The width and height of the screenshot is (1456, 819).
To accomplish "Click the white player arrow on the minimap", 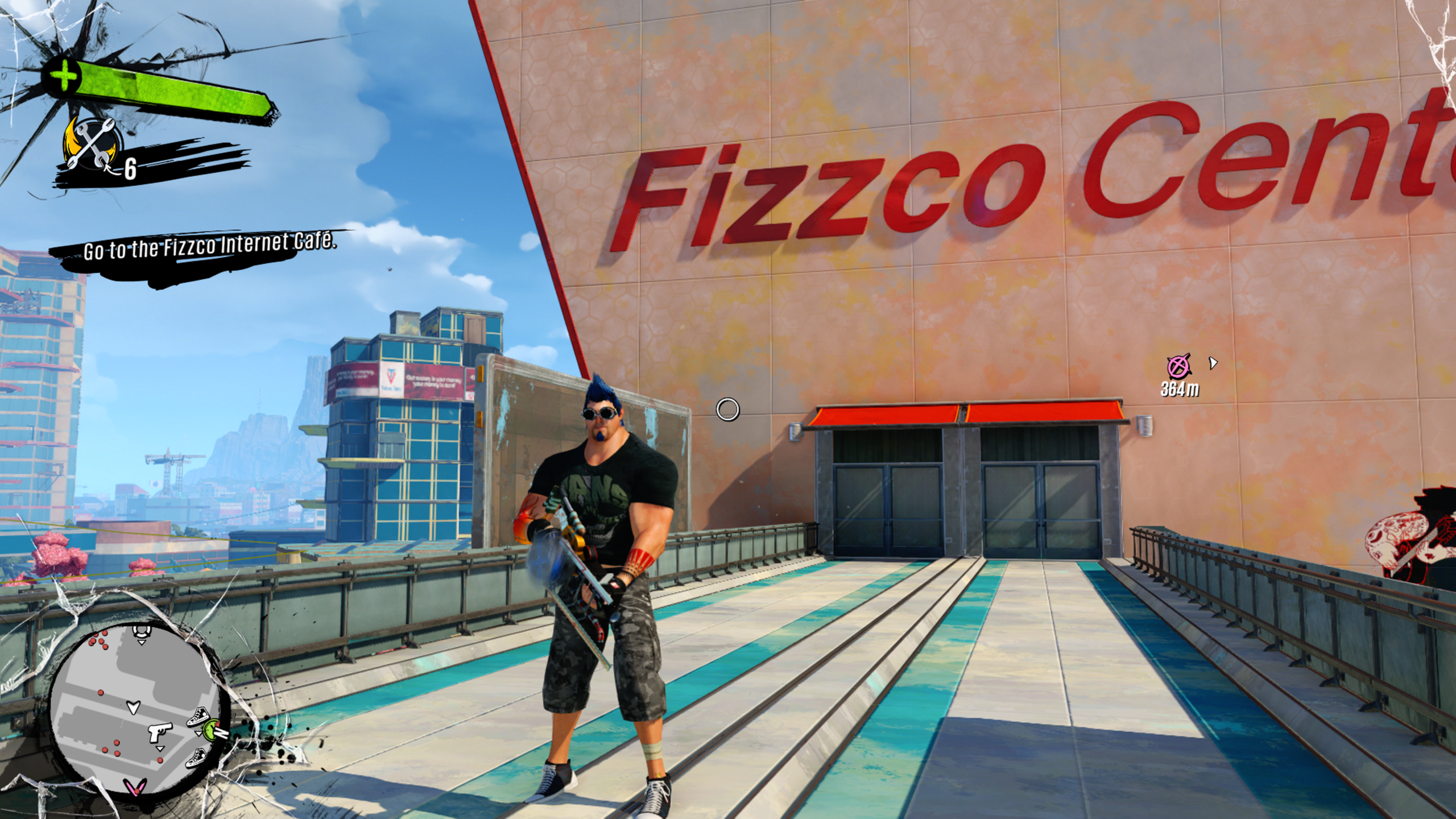I will 133,708.
